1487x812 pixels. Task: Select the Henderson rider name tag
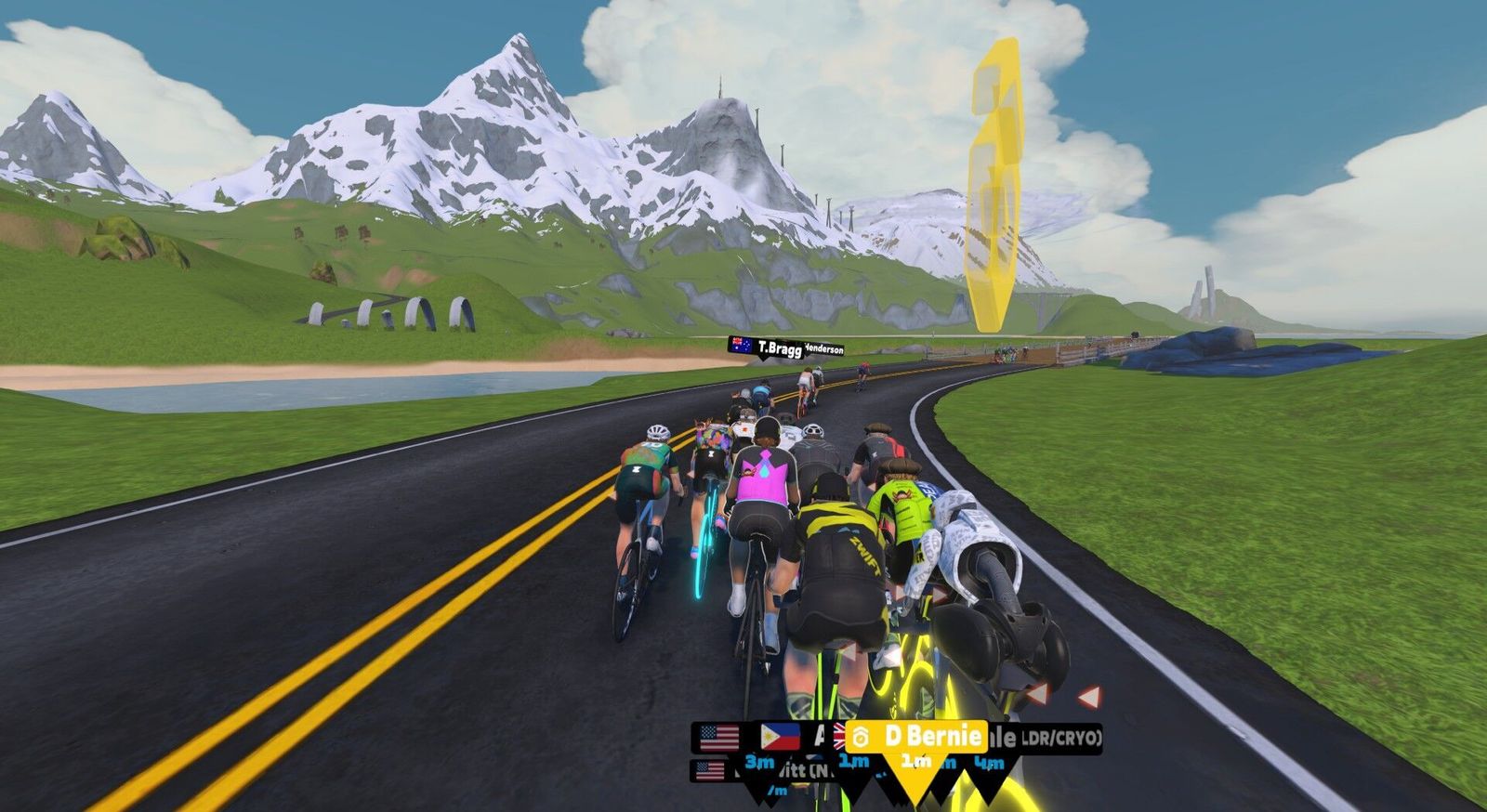825,349
